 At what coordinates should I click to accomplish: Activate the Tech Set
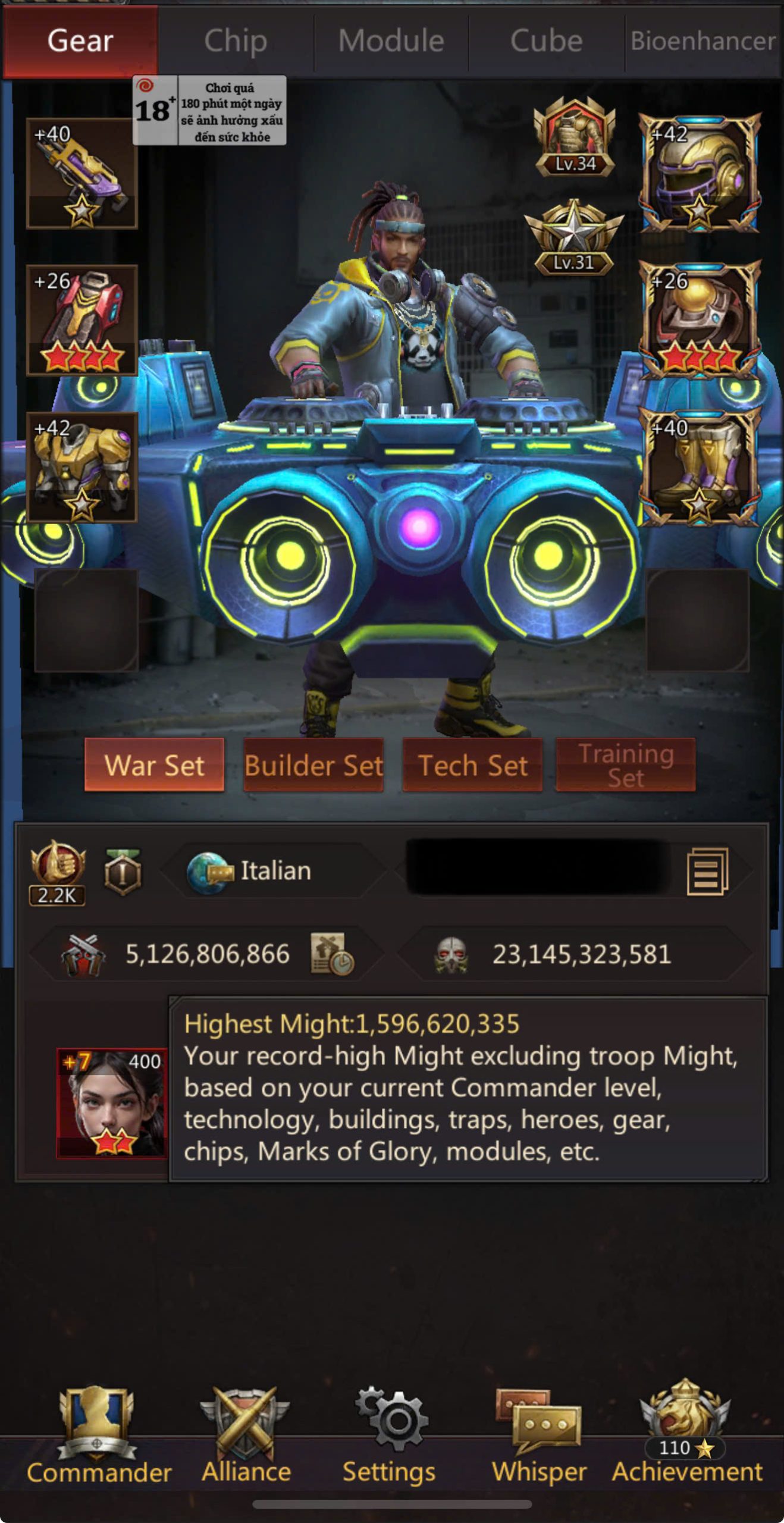point(472,765)
